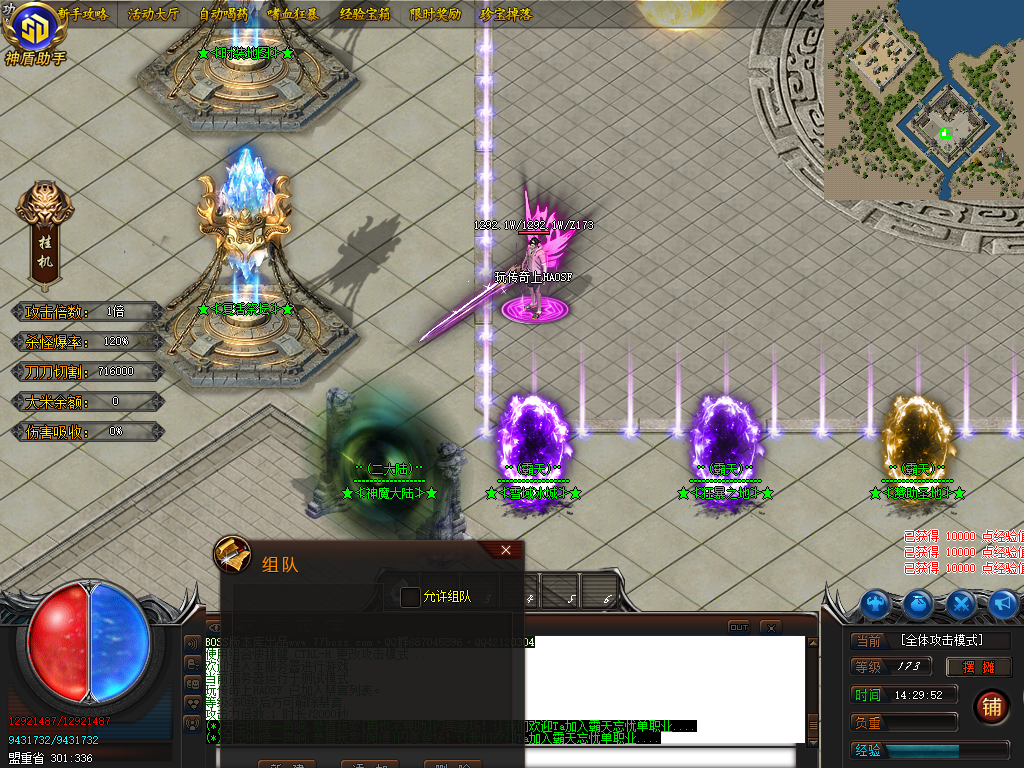
Task: Open the 嗜血狂暴 menu entry
Action: point(294,14)
